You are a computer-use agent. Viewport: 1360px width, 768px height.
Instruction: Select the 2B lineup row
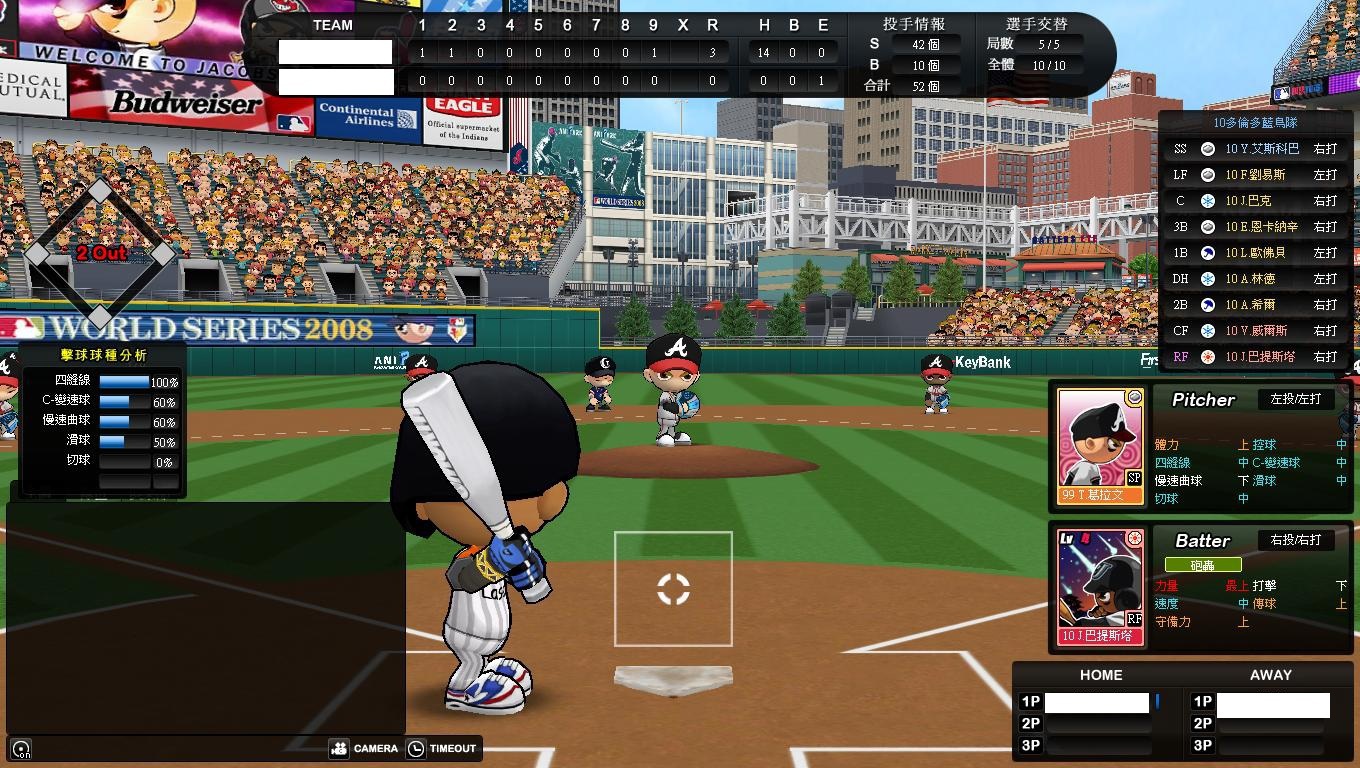[x=1256, y=305]
